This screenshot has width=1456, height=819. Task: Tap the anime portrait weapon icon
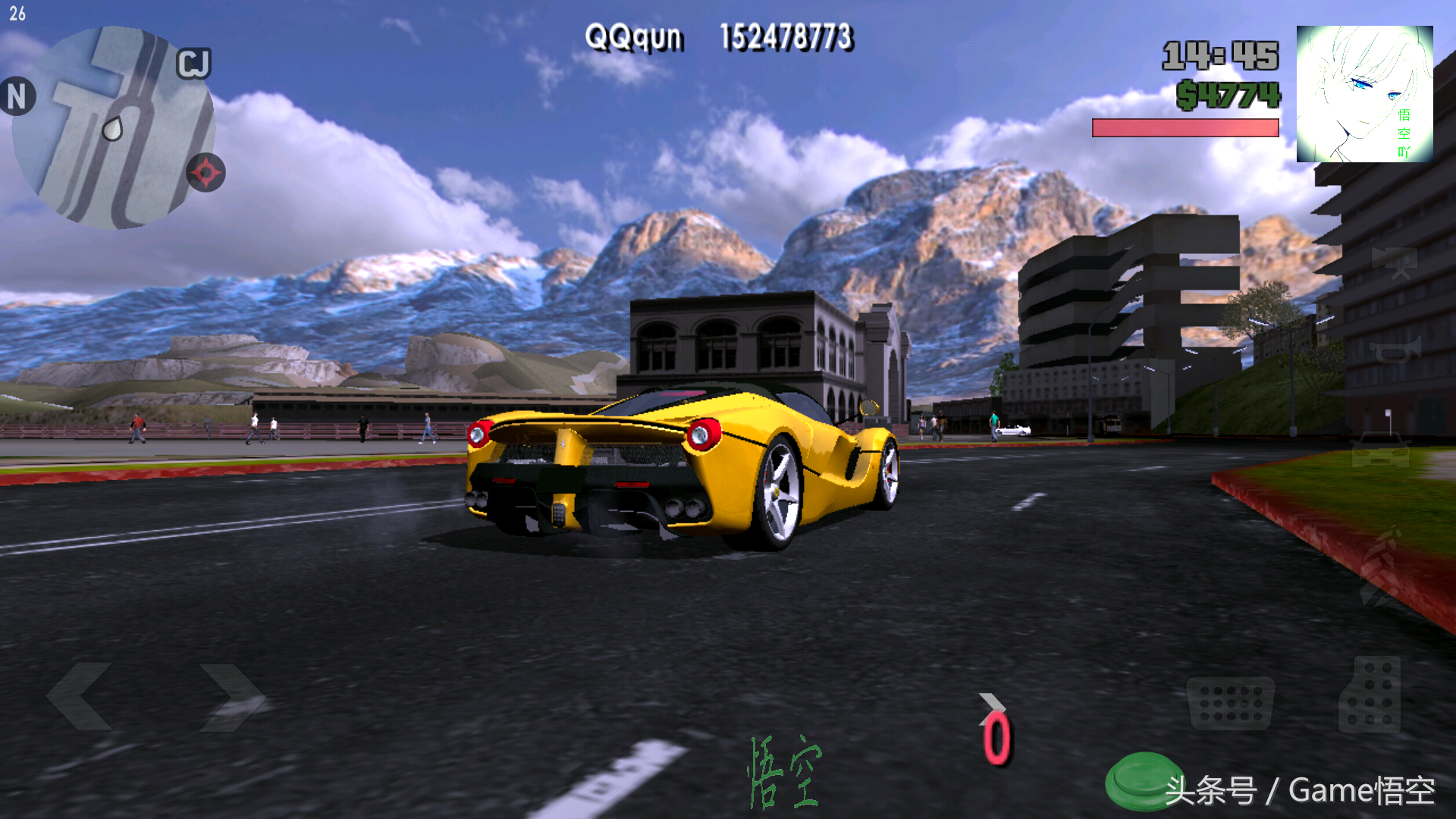1364,94
